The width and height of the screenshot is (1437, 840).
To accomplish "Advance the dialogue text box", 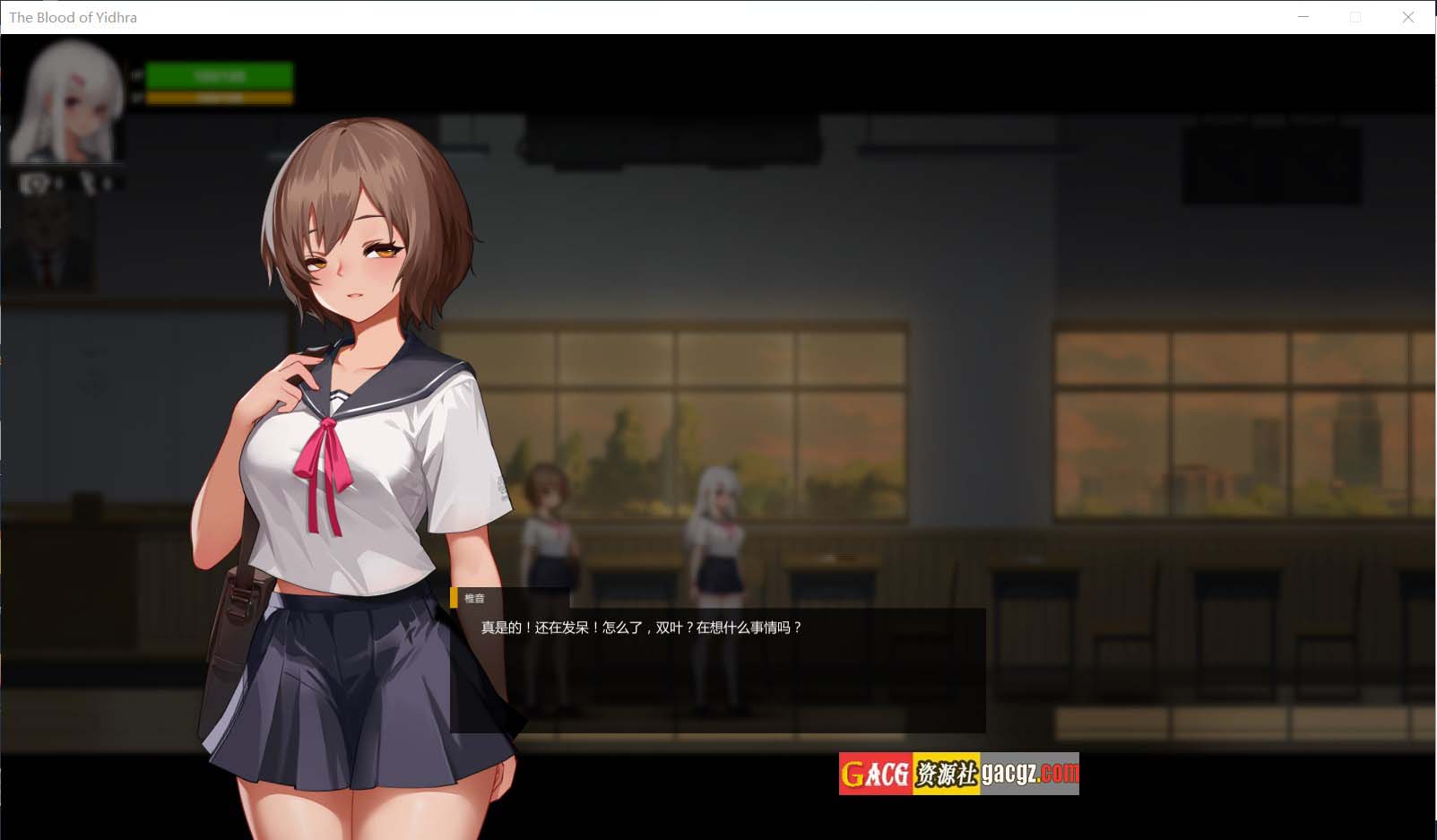I will [x=717, y=670].
